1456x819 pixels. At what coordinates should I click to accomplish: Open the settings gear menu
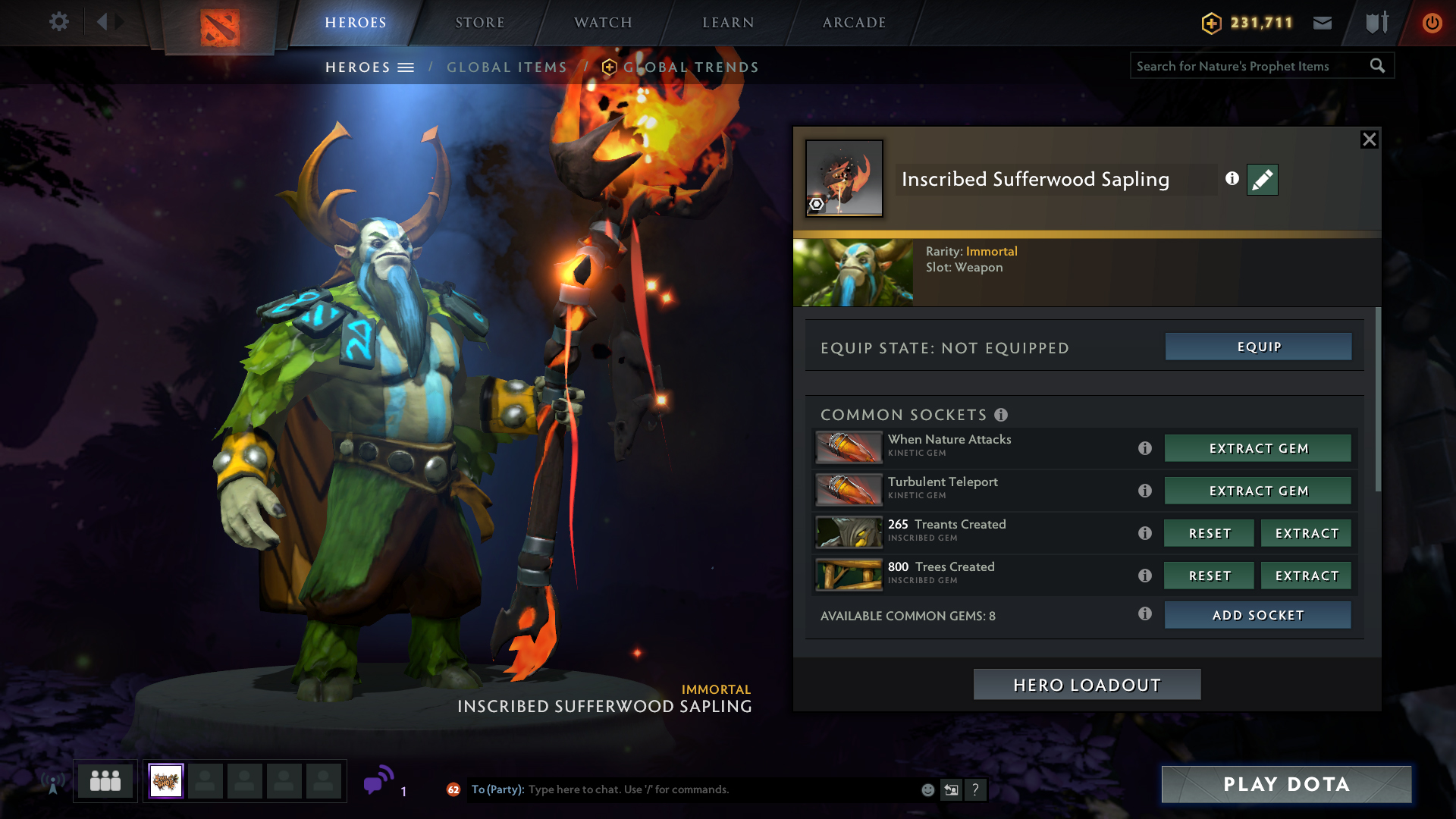[x=59, y=22]
